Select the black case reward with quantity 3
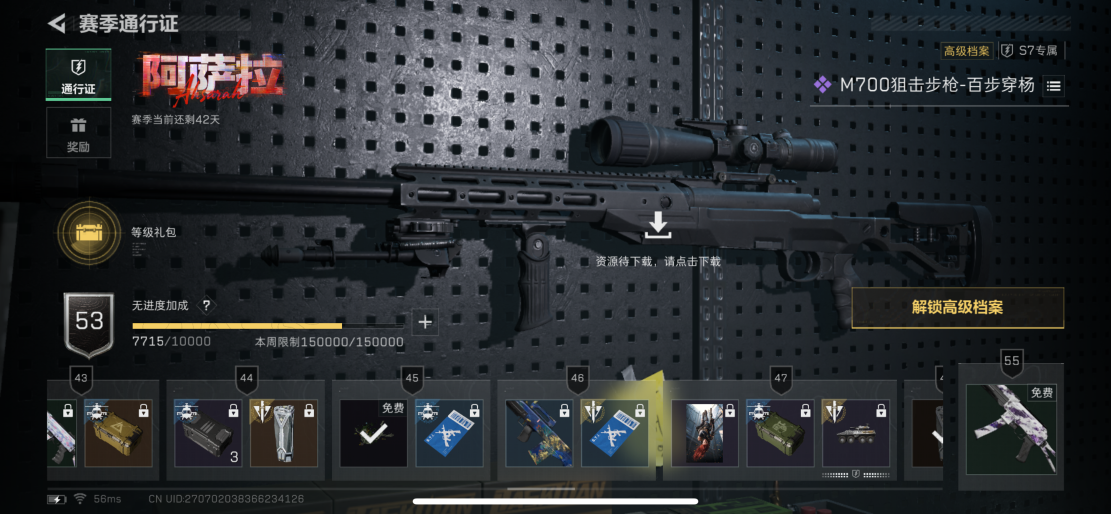The height and width of the screenshot is (514, 1111). point(208,434)
